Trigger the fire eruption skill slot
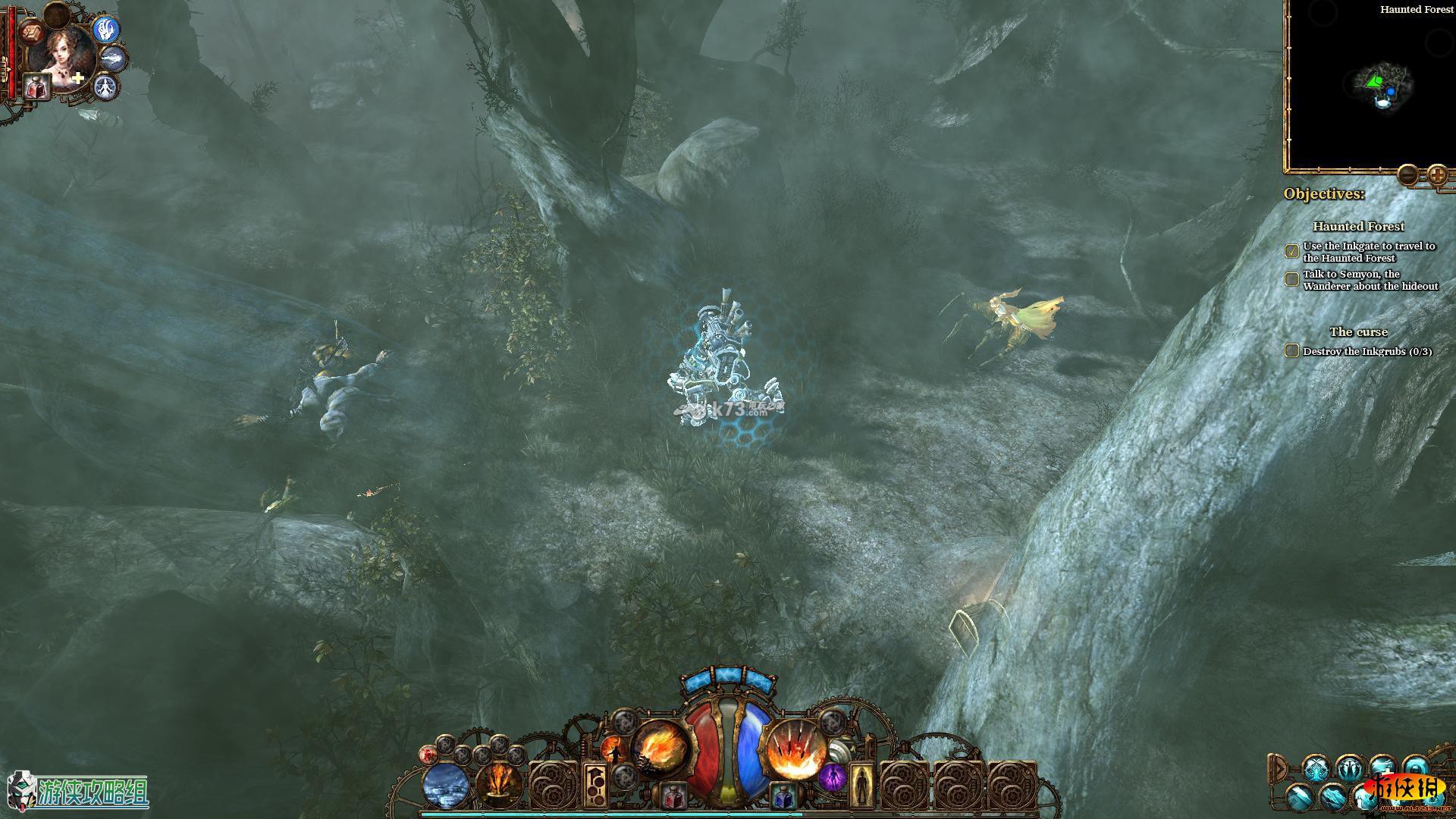 (499, 785)
